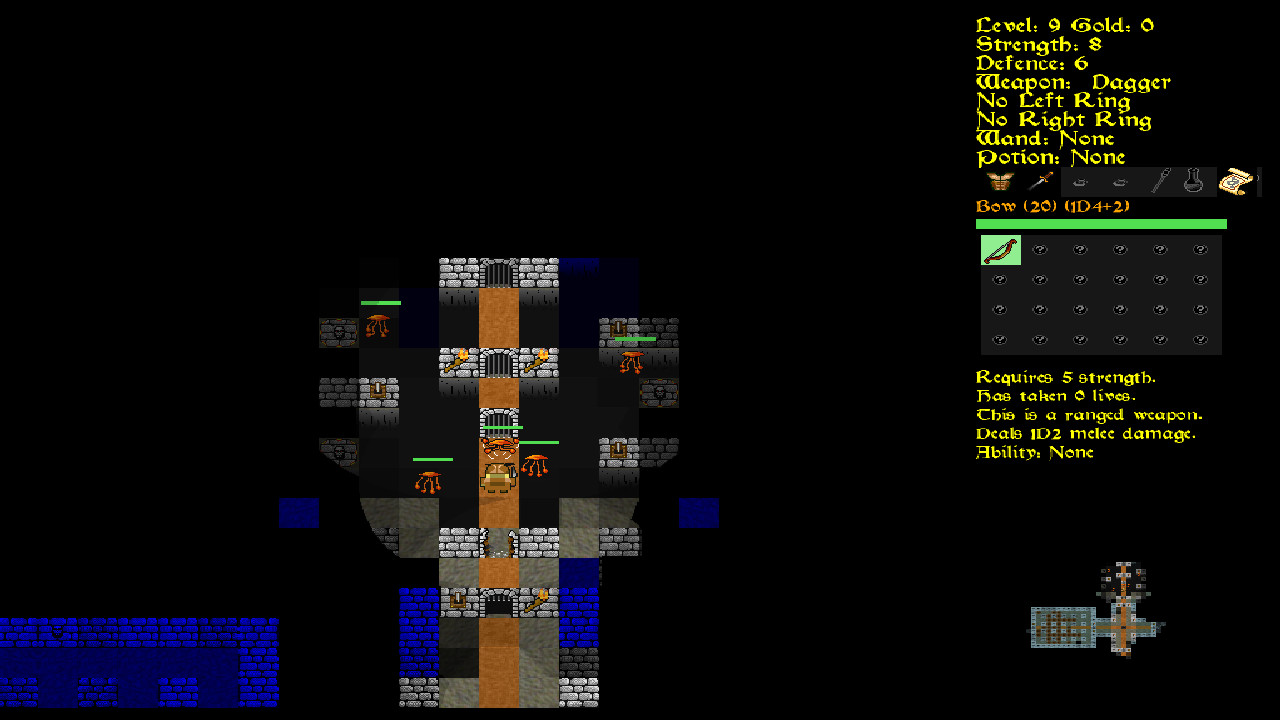Viewport: 1280px width, 720px height.
Task: Click an unidentified question-mark inventory slot
Action: [1040, 250]
